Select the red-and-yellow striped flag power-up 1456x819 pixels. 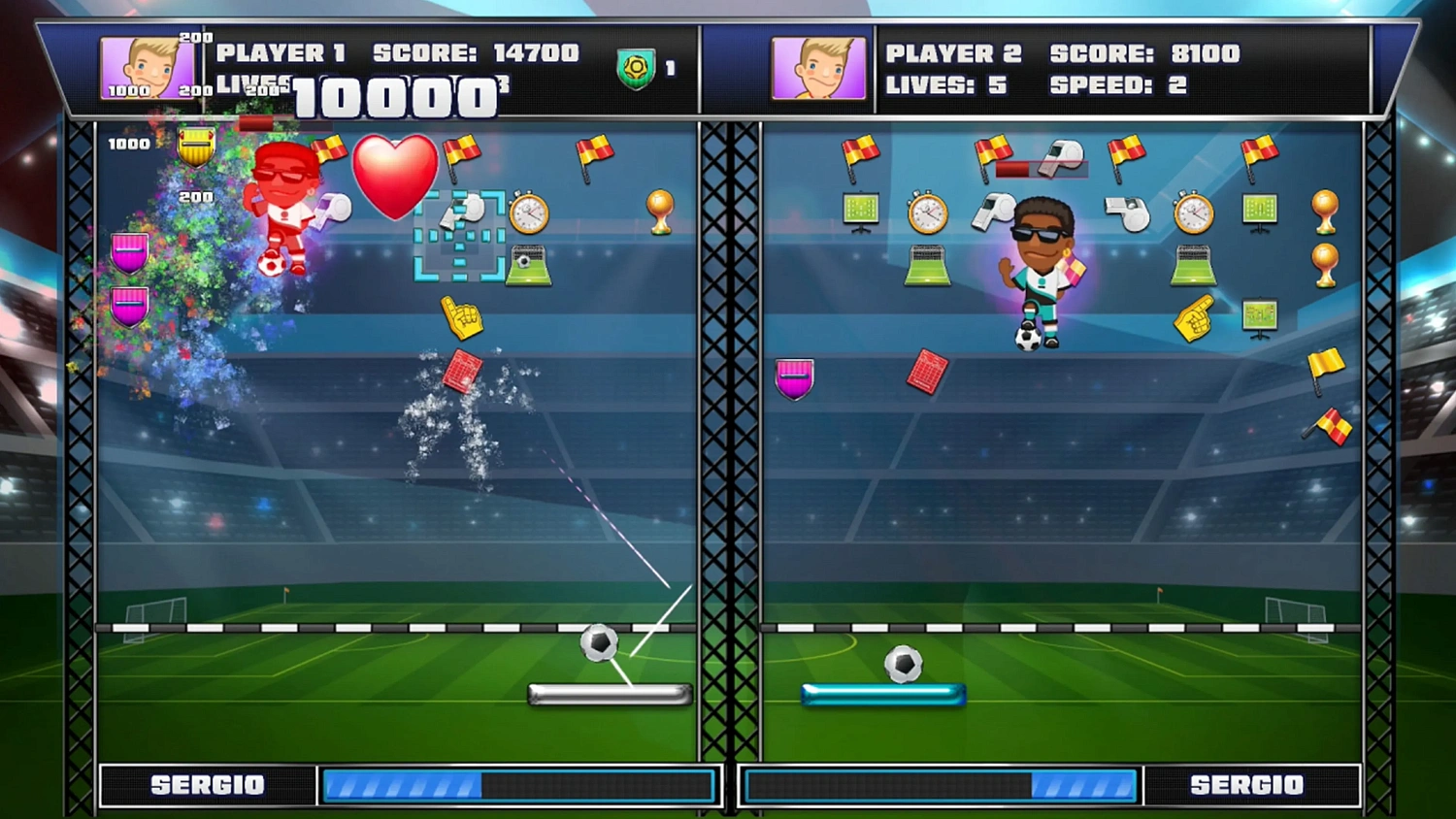(x=594, y=150)
